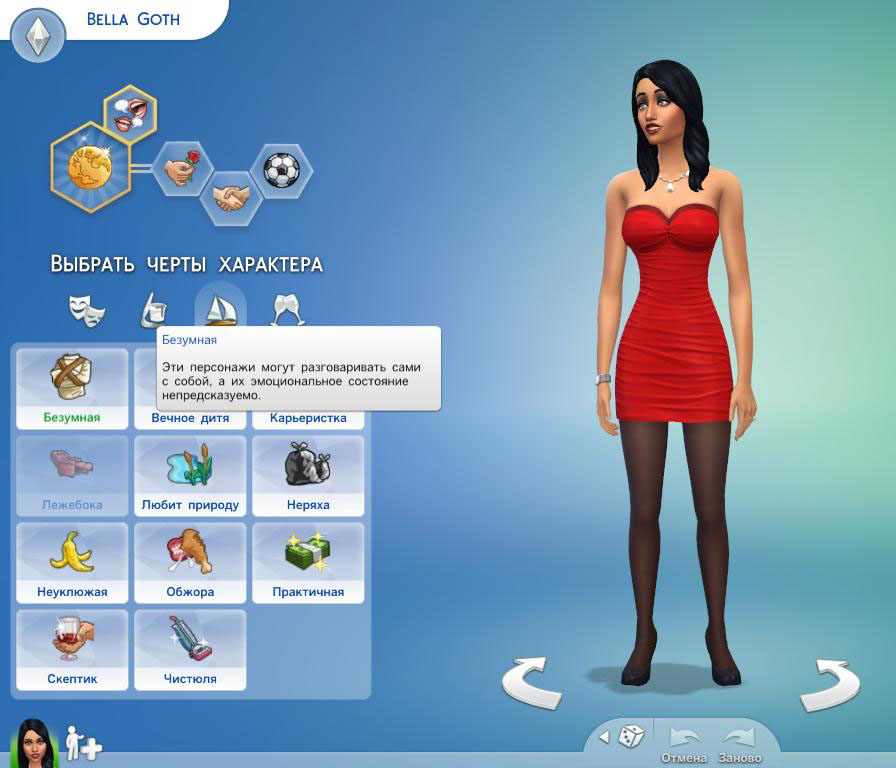The height and width of the screenshot is (768, 896).
Task: Randomize the Sim with the dice button
Action: [631, 737]
